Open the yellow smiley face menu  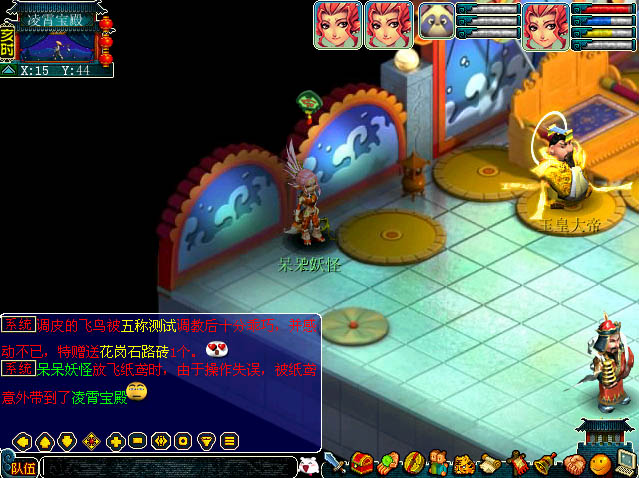point(600,464)
